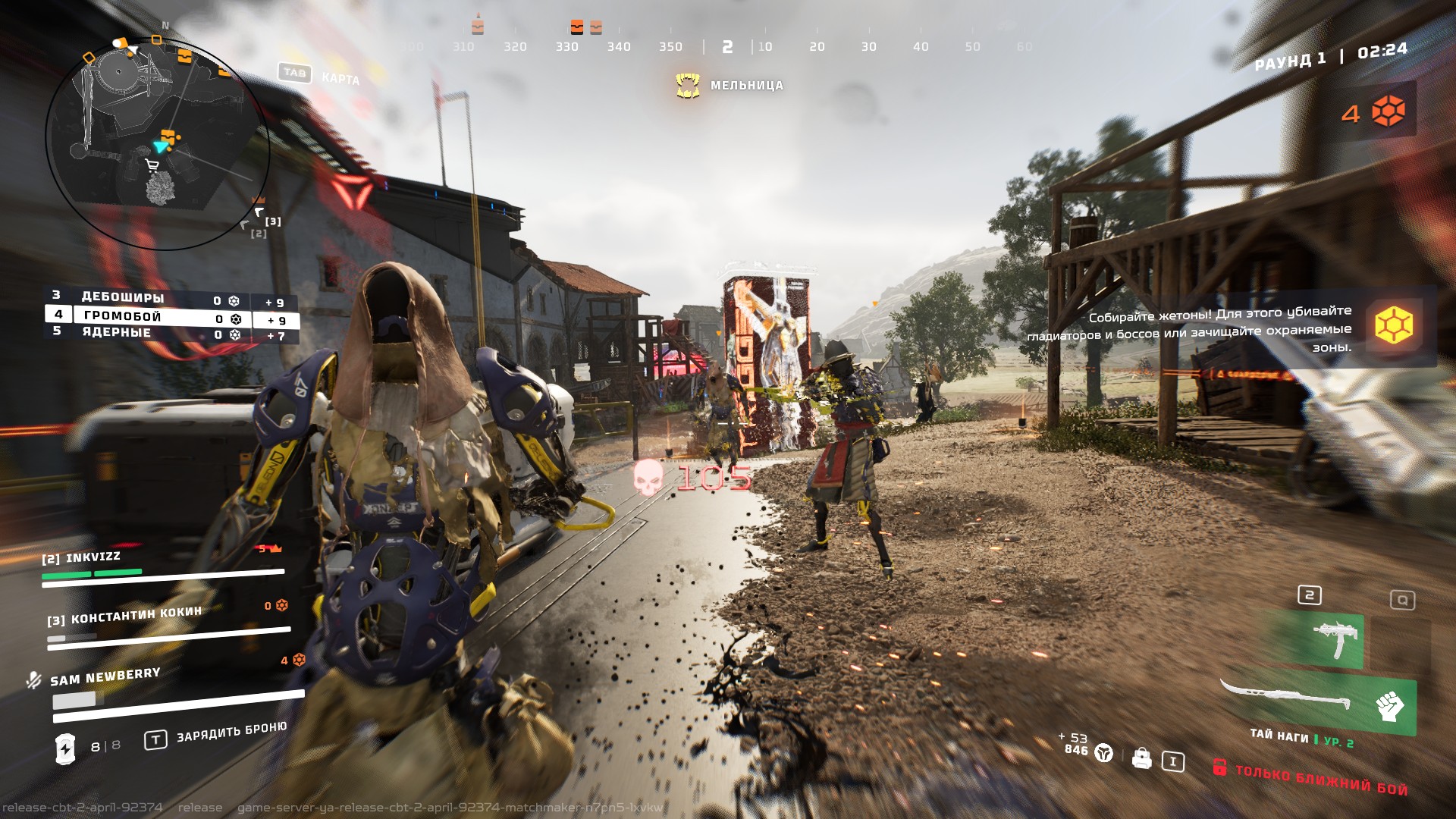Screen dimensions: 1456x819
Task: Click the muted microphone icon by Sam Newberry
Action: [x=33, y=679]
